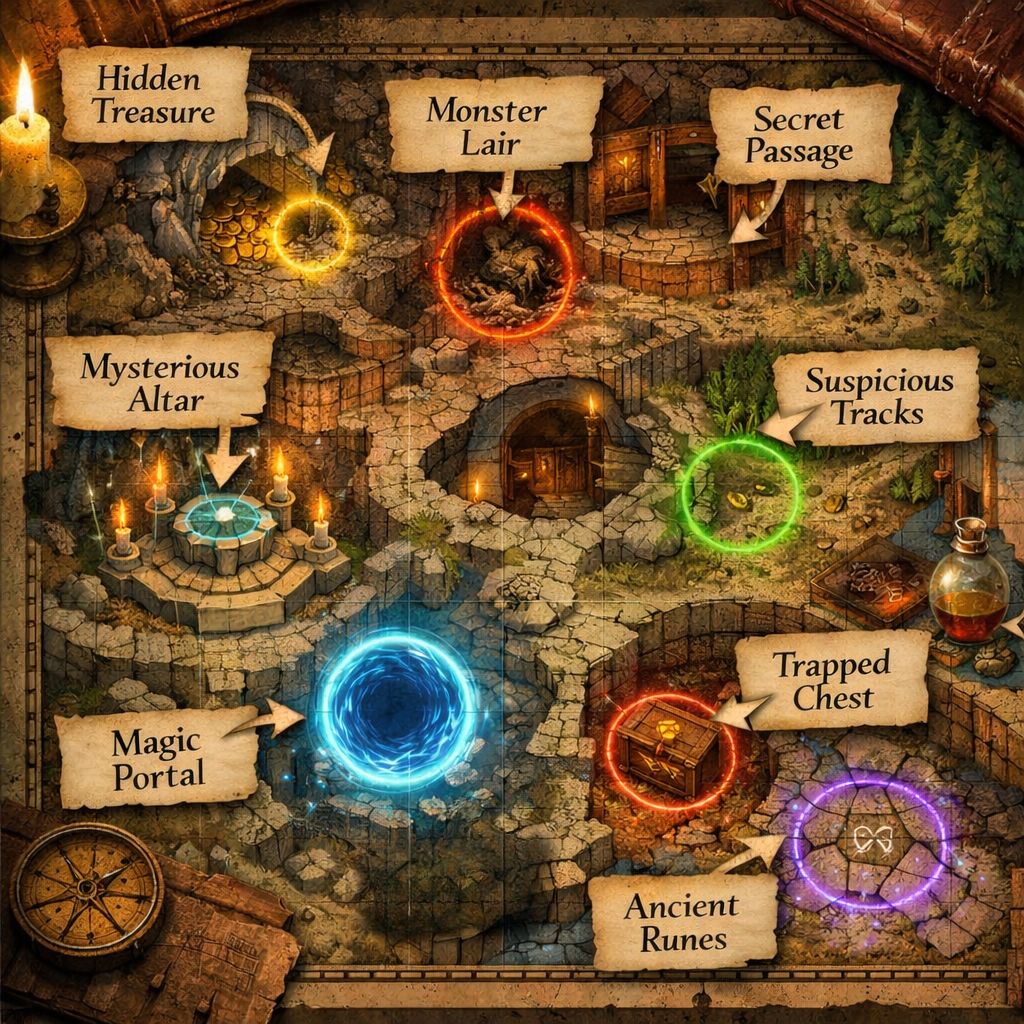The image size is (1024, 1024).
Task: Click the orange-red ring marker around the monster
Action: (508, 266)
